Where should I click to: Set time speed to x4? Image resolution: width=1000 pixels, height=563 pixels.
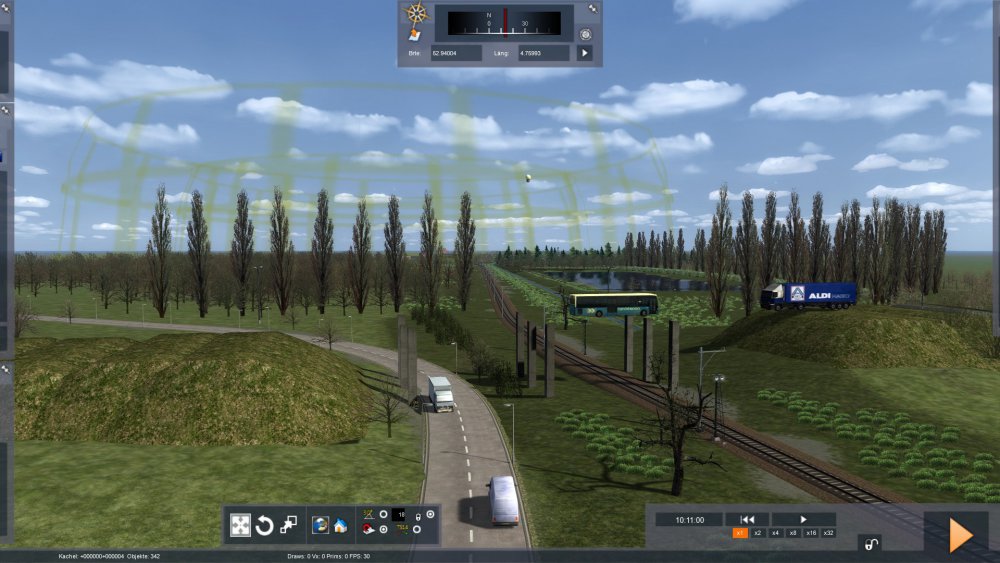[775, 533]
